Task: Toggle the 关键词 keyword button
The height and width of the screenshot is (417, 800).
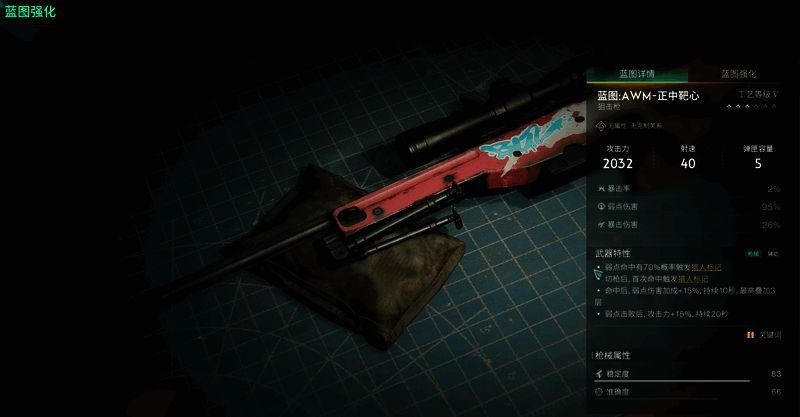Action: 764,335
